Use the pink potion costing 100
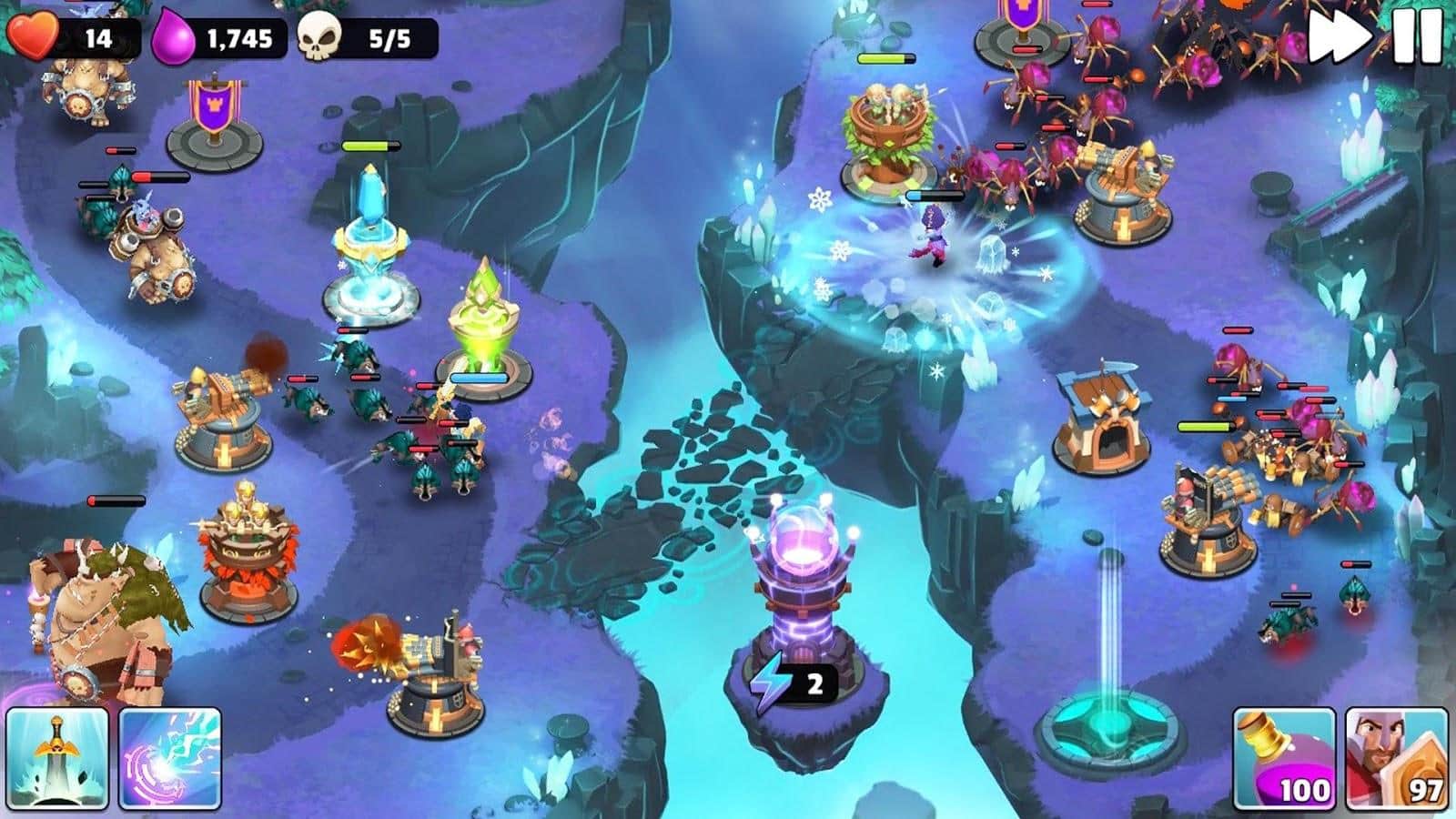This screenshot has width=1456, height=819. [1284, 760]
